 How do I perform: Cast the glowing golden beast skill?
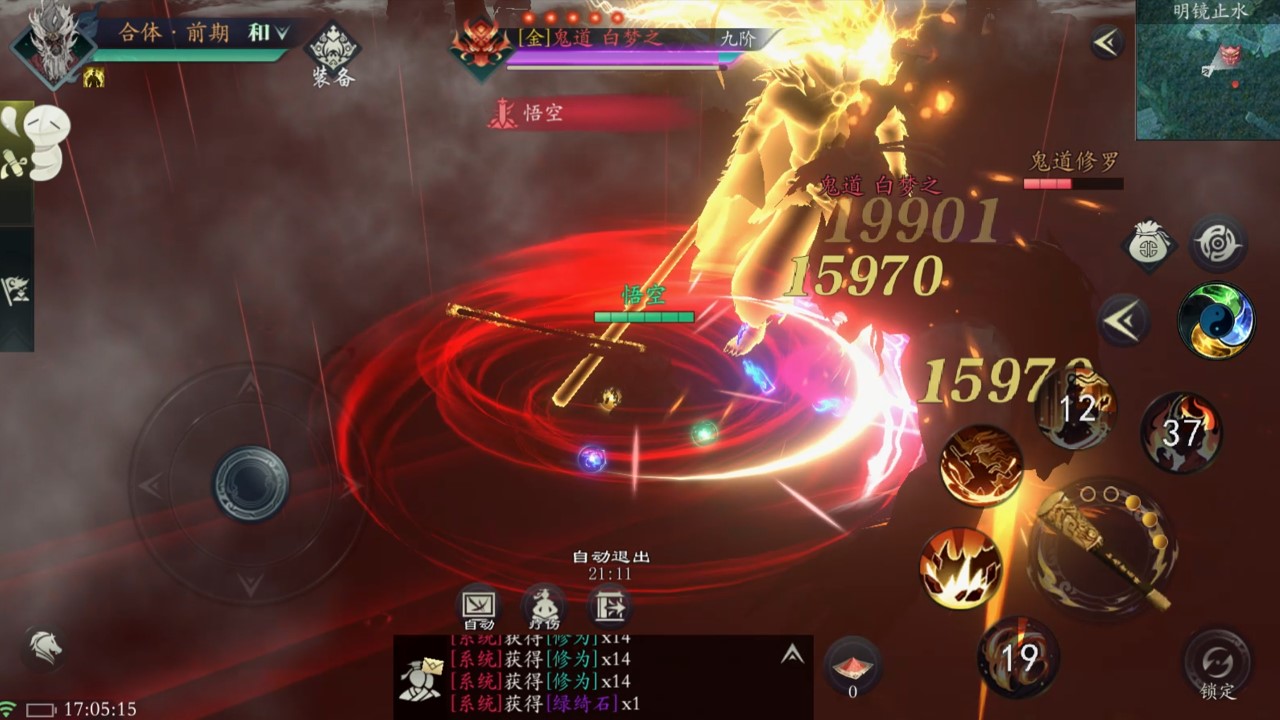[x=981, y=465]
